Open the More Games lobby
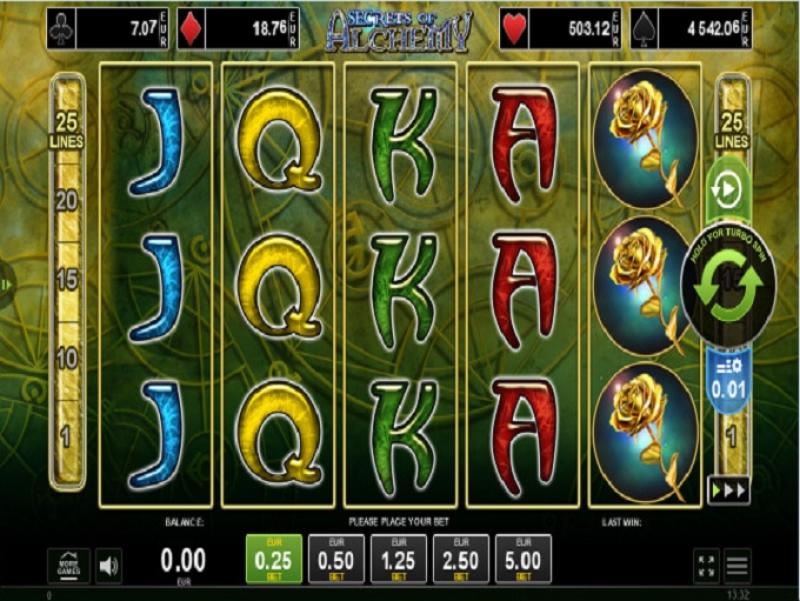The height and width of the screenshot is (601, 800). tap(69, 565)
